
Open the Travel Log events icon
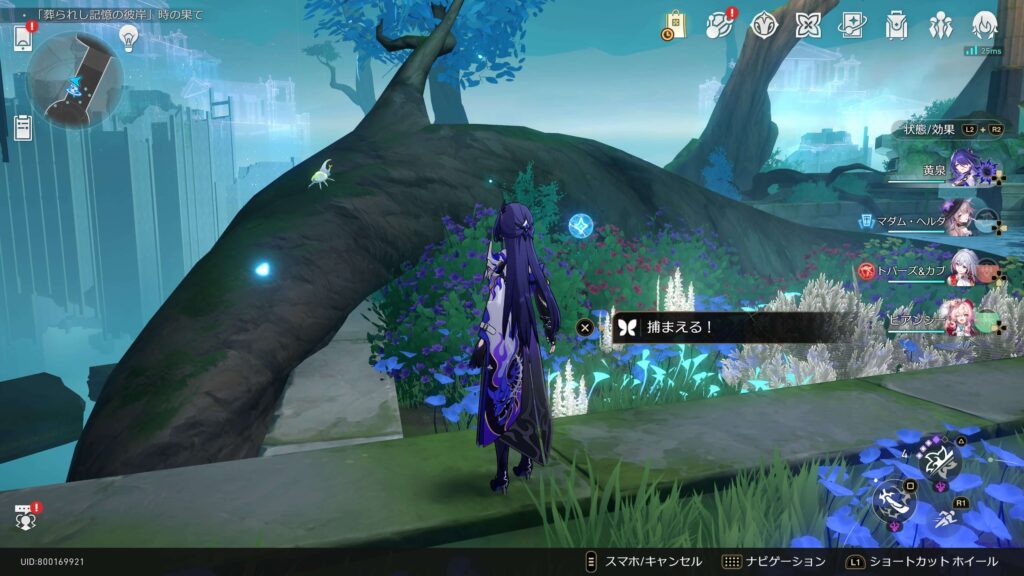[719, 26]
